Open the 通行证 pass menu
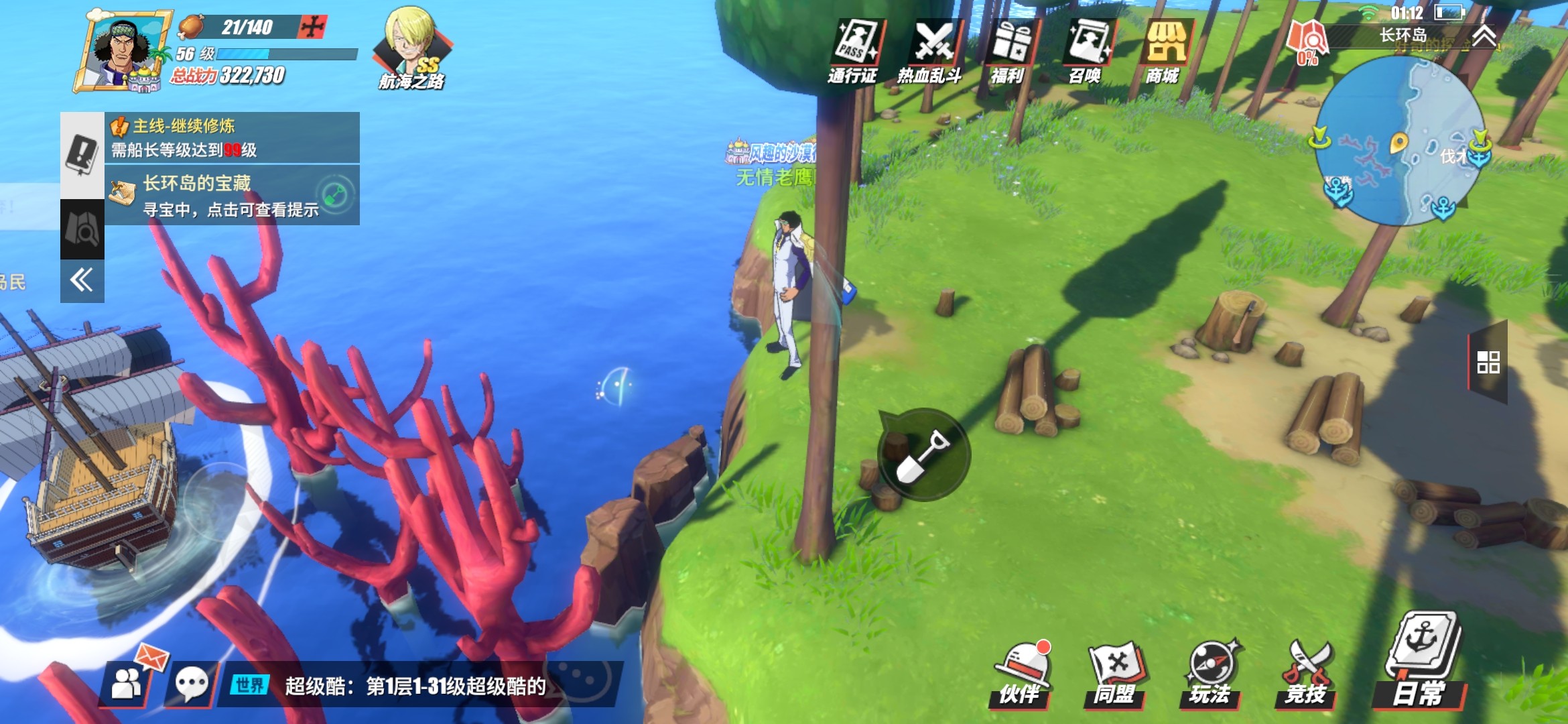 [x=854, y=51]
